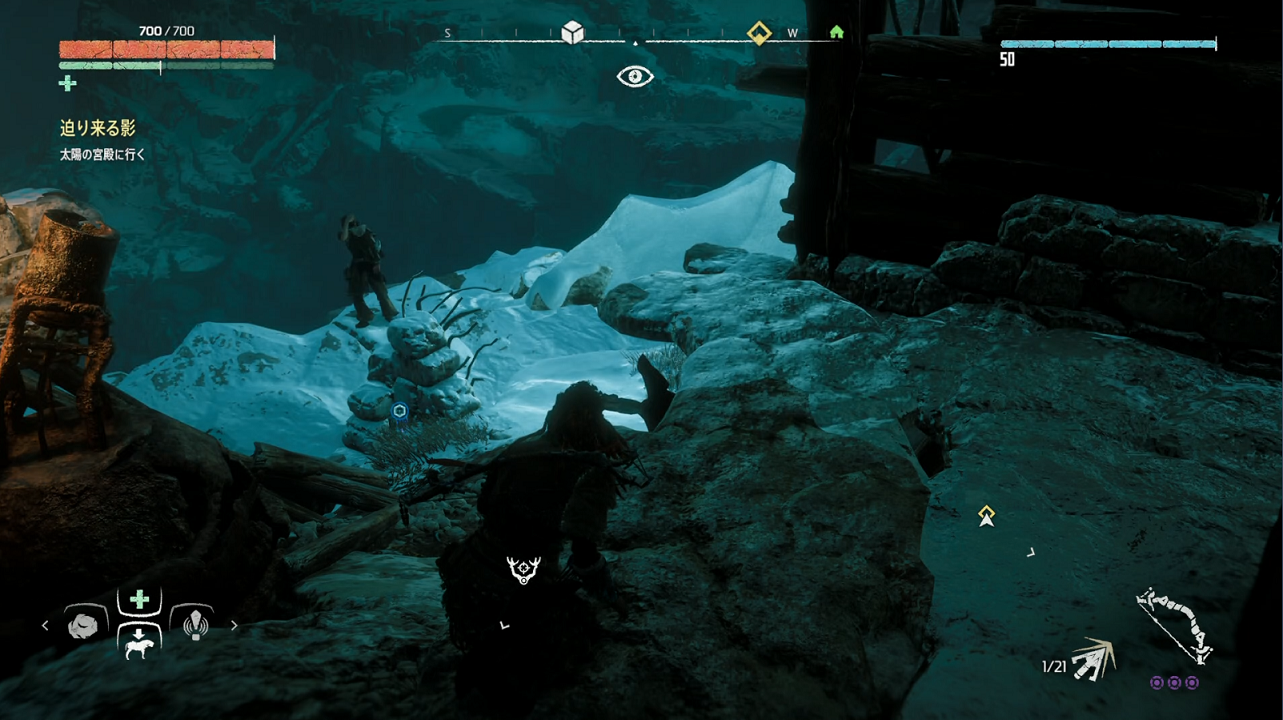Cycle tools with the left arrow
The image size is (1283, 720).
45,626
